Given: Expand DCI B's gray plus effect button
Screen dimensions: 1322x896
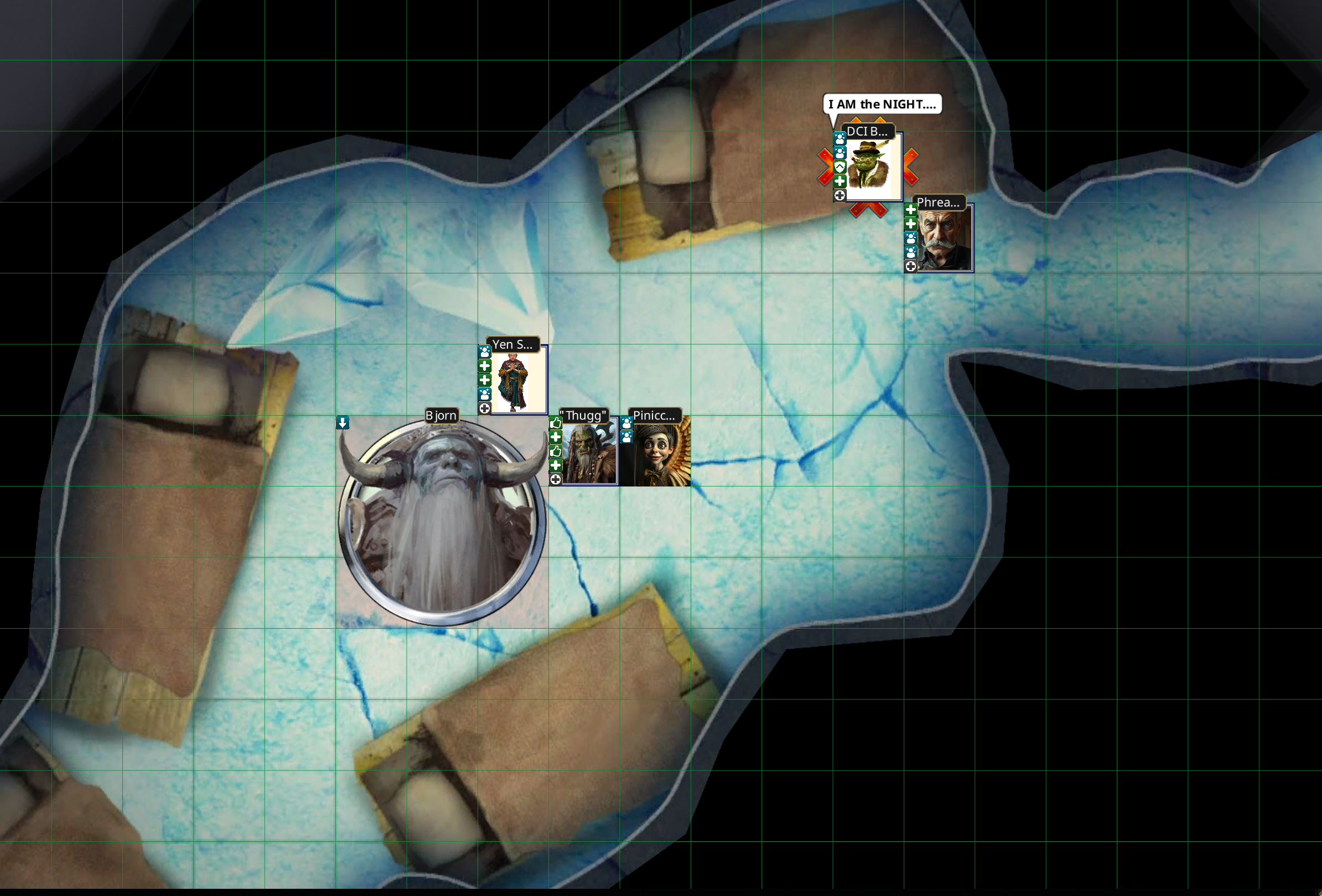Looking at the screenshot, I should coord(839,196).
